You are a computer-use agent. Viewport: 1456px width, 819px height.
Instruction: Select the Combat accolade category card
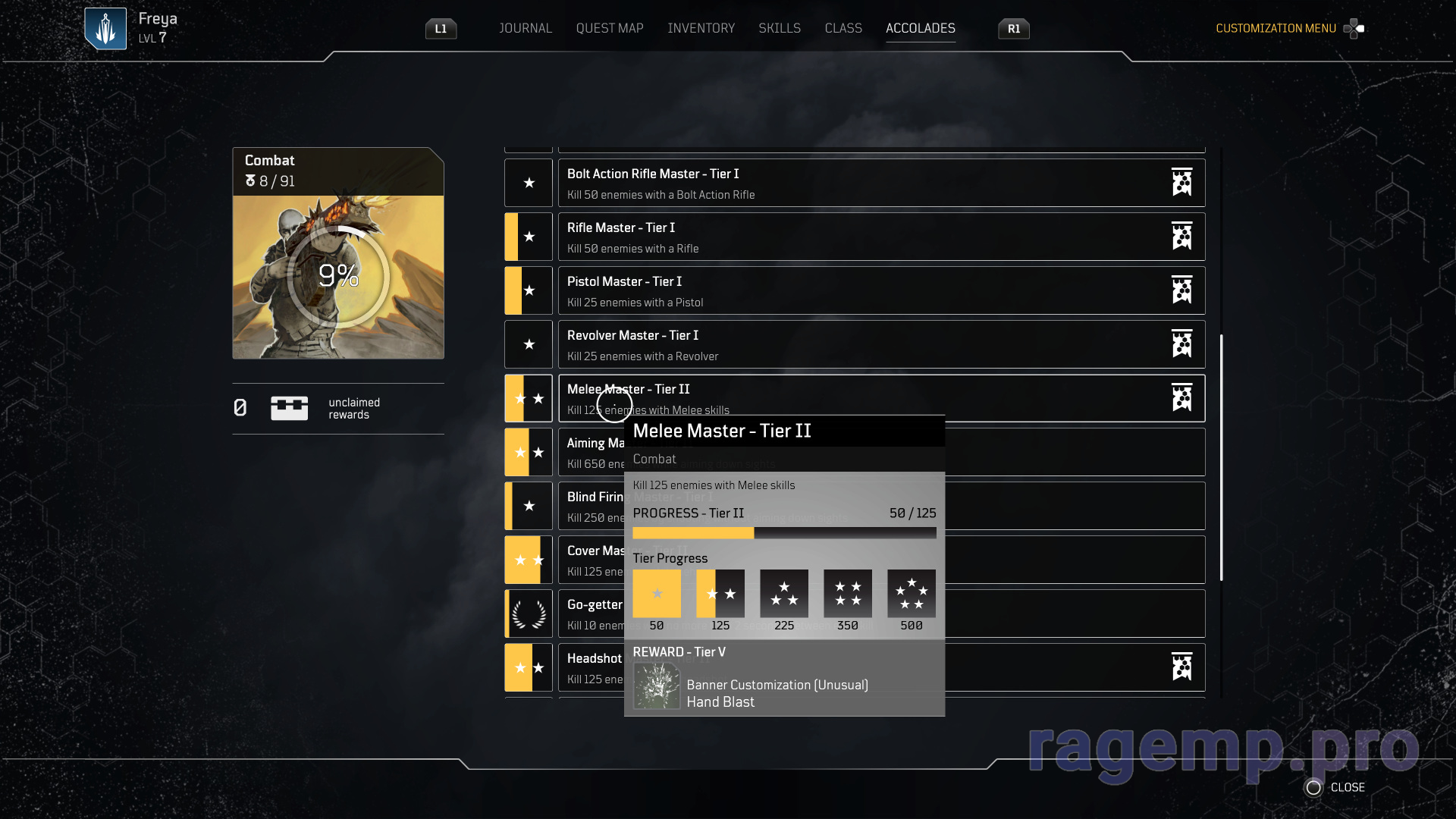[338, 253]
